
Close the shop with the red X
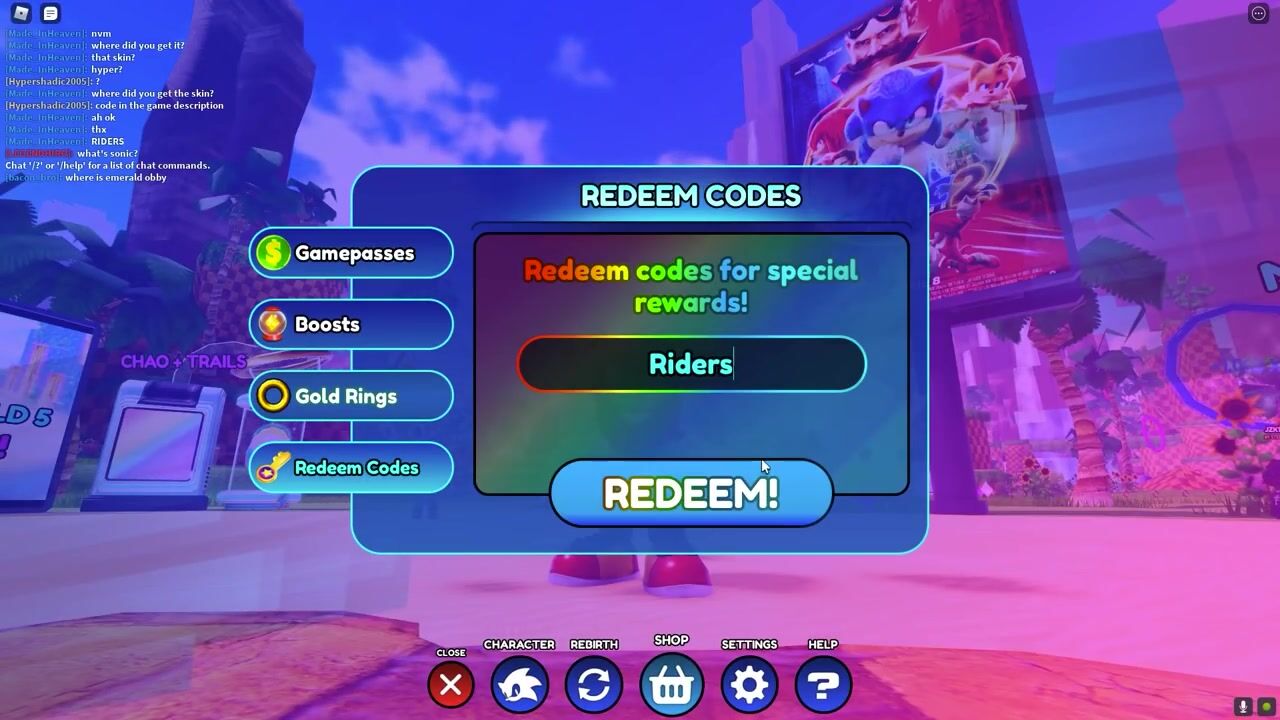coord(451,685)
